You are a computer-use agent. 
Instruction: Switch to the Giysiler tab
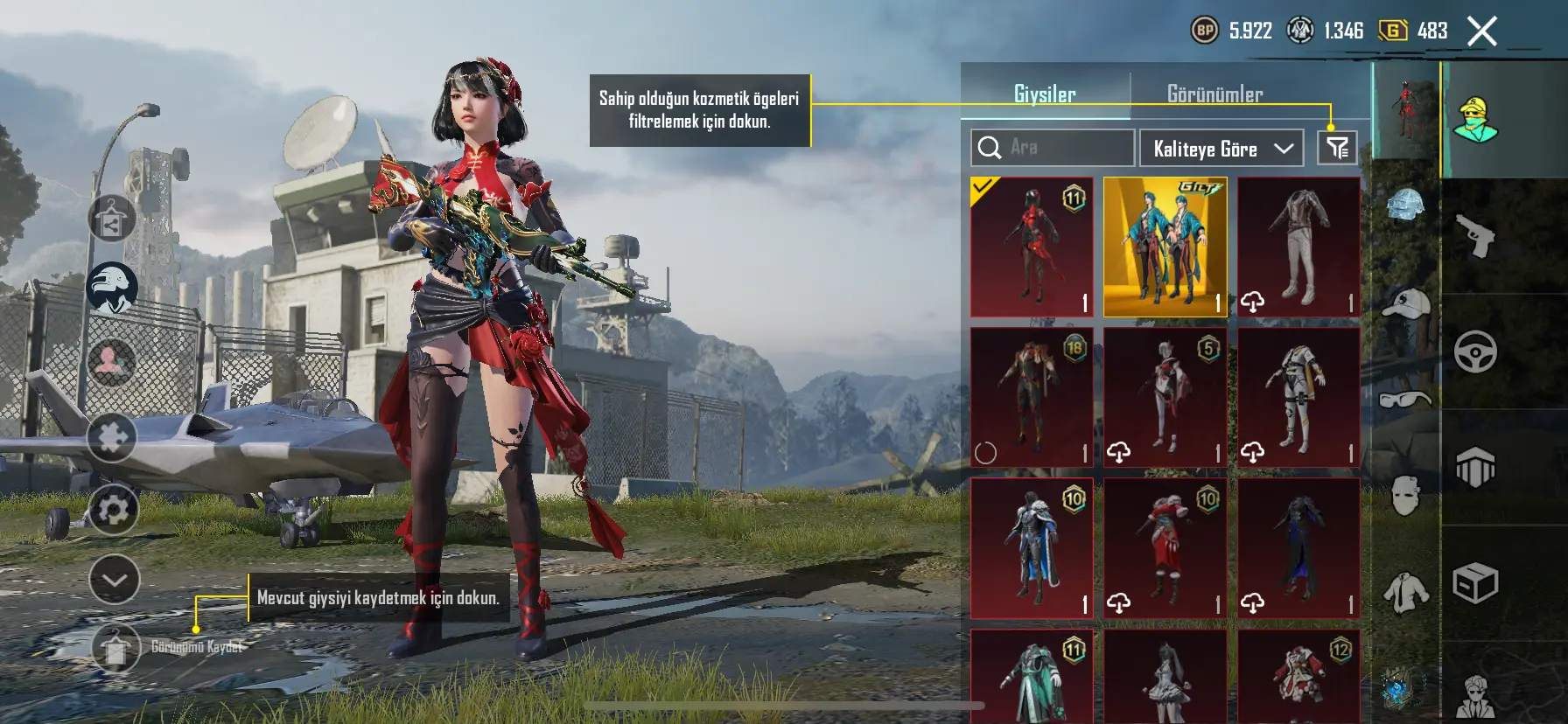1045,94
